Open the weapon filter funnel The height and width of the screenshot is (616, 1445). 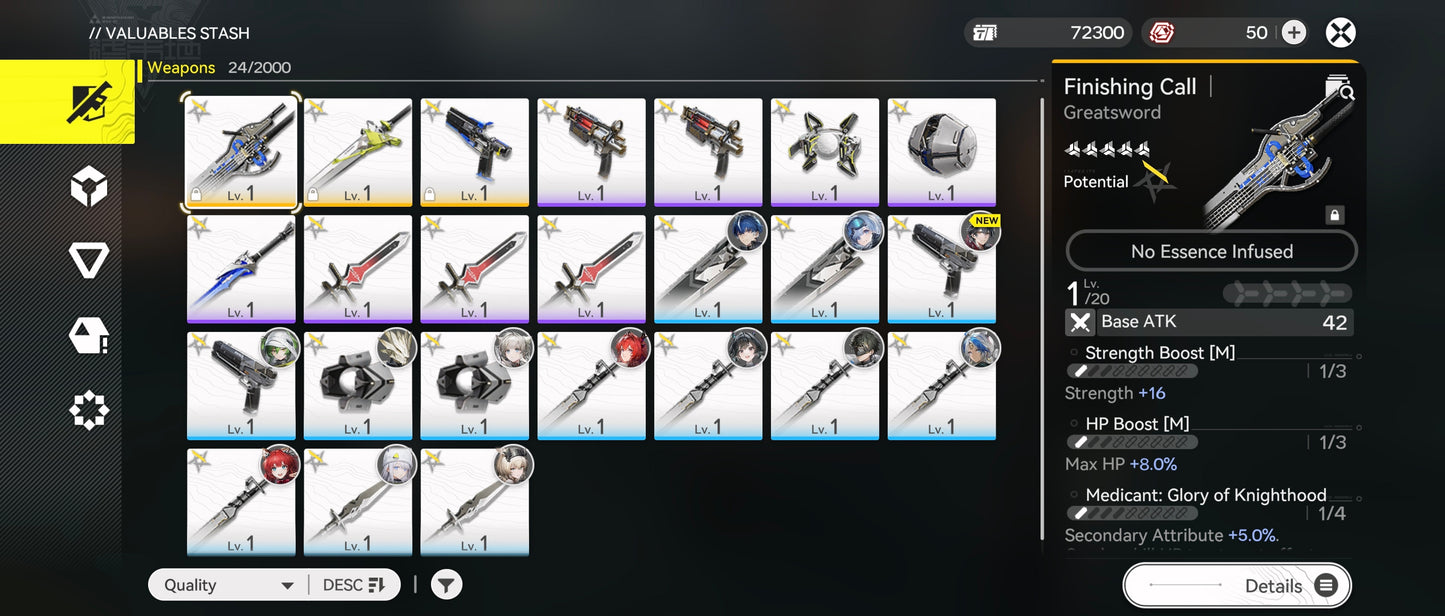(447, 585)
